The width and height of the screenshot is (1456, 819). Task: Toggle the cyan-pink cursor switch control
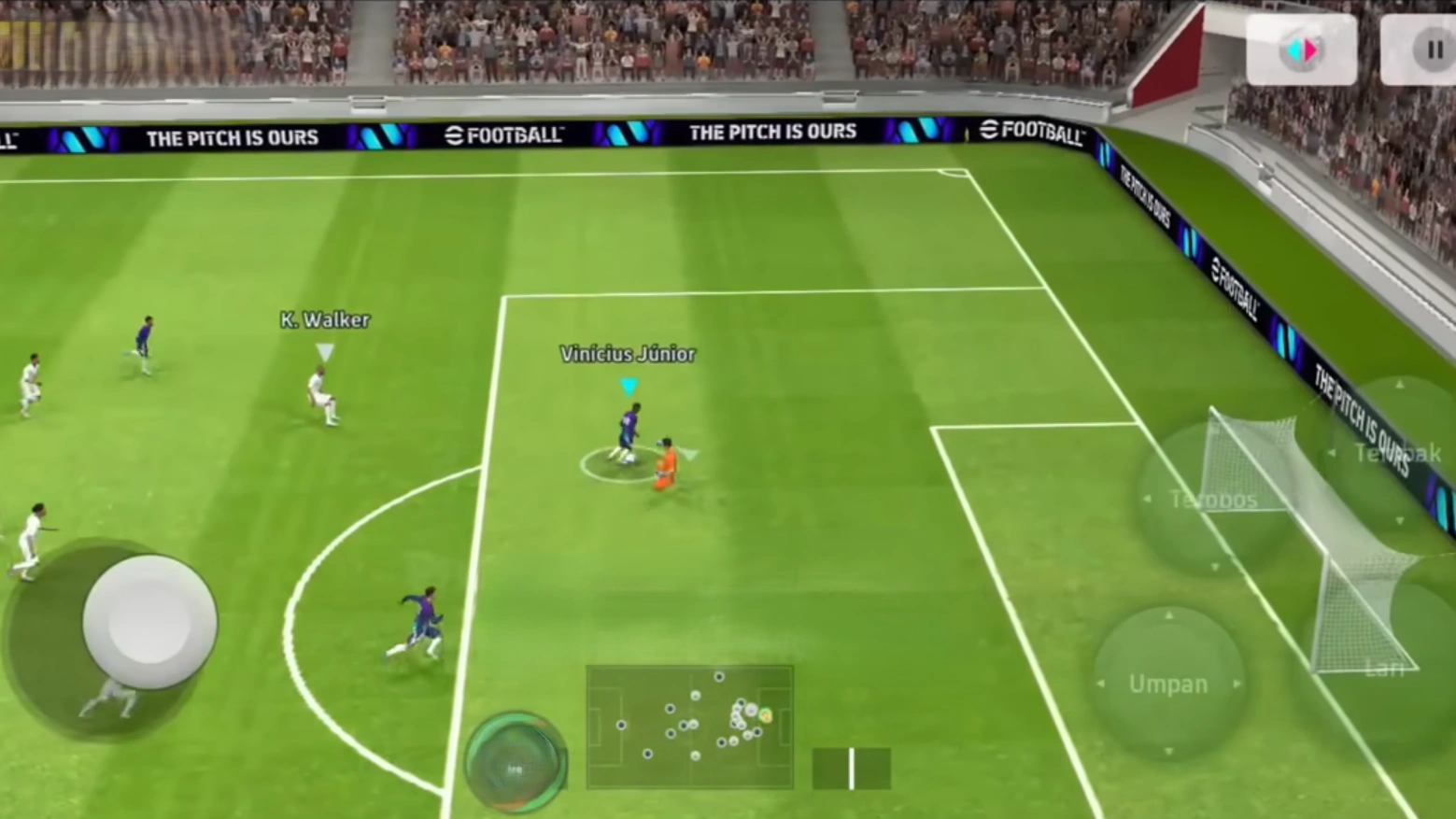tap(1301, 49)
